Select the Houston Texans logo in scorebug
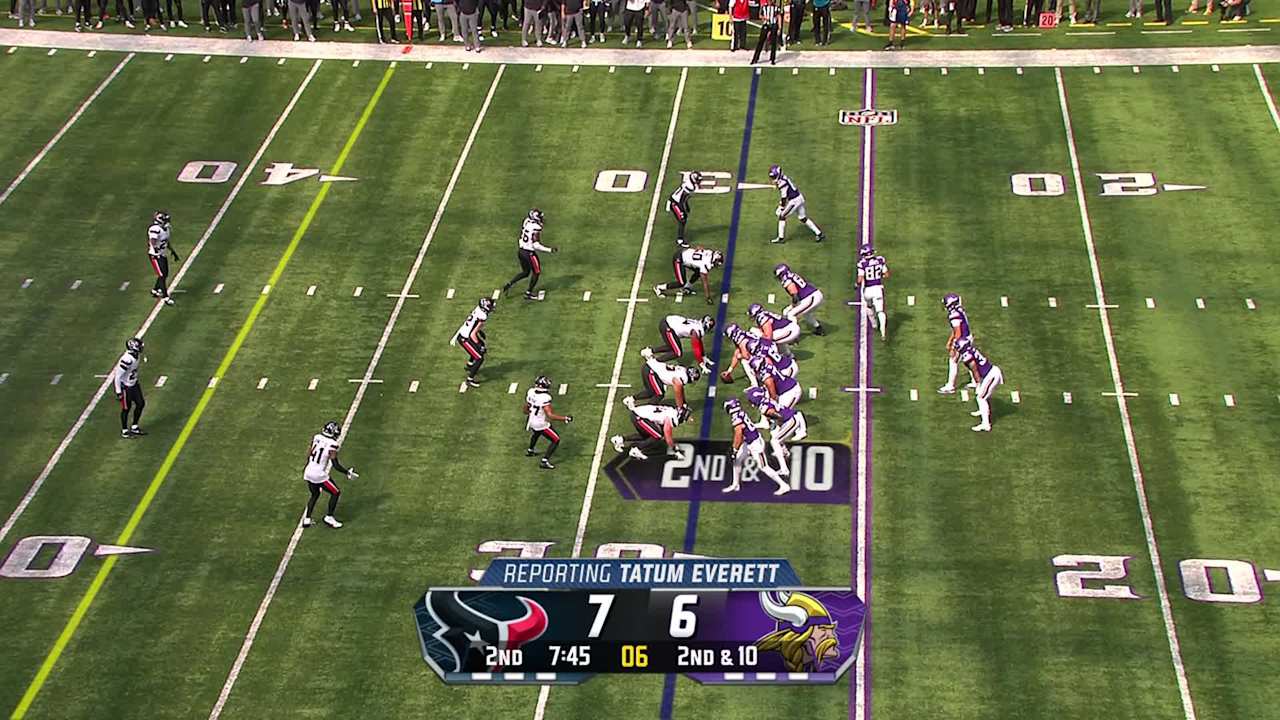Viewport: 1280px width, 720px height. coord(489,622)
